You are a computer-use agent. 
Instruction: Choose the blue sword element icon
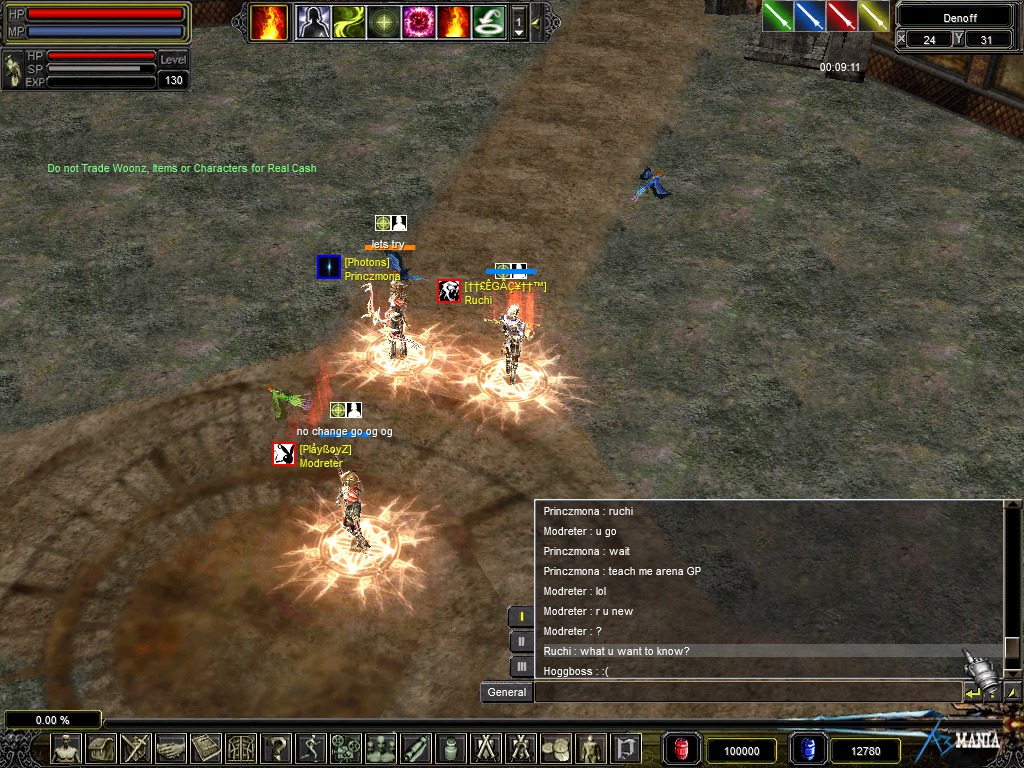click(x=809, y=16)
